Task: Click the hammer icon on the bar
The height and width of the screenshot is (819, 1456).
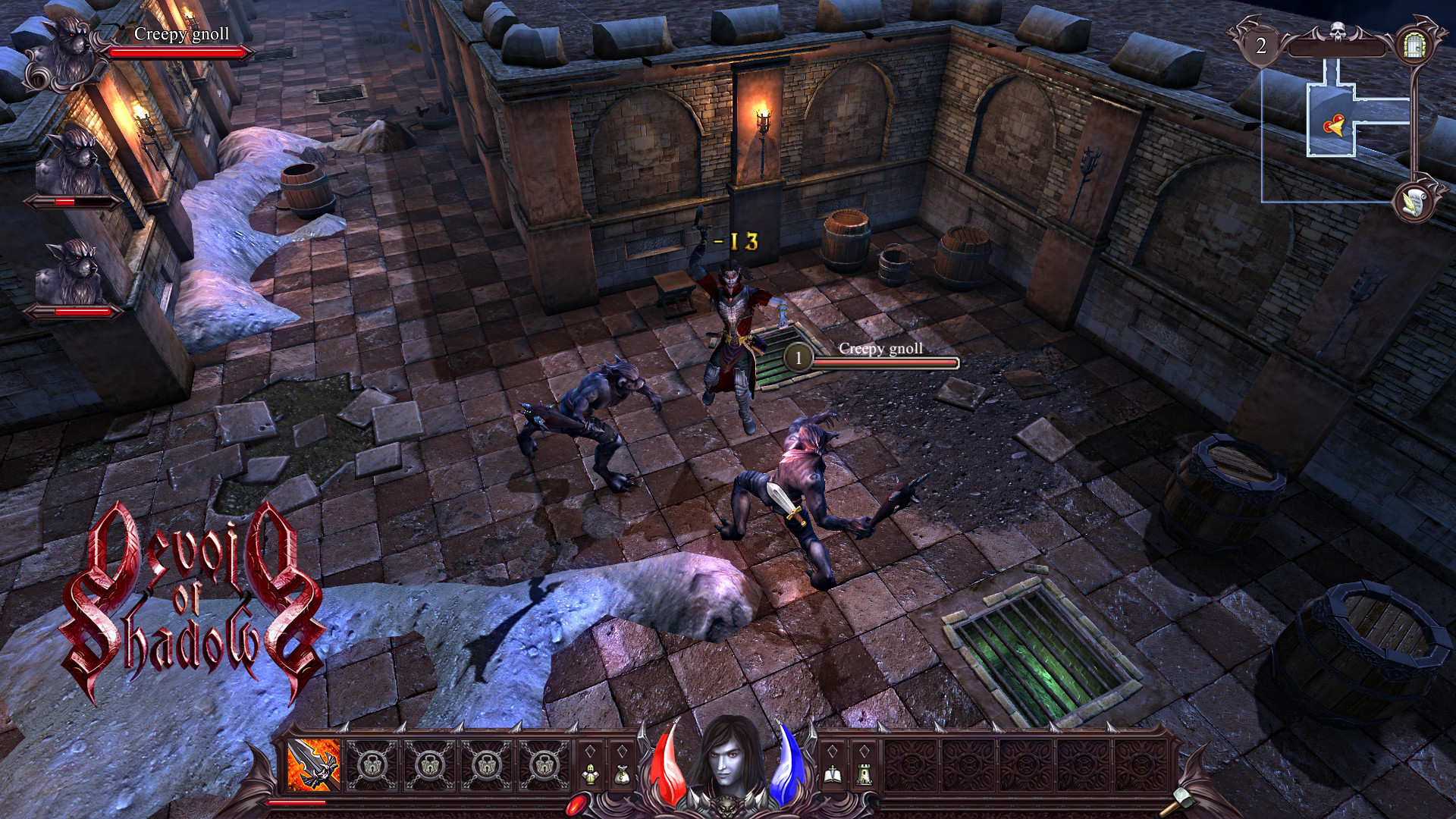Action: pos(1183,799)
